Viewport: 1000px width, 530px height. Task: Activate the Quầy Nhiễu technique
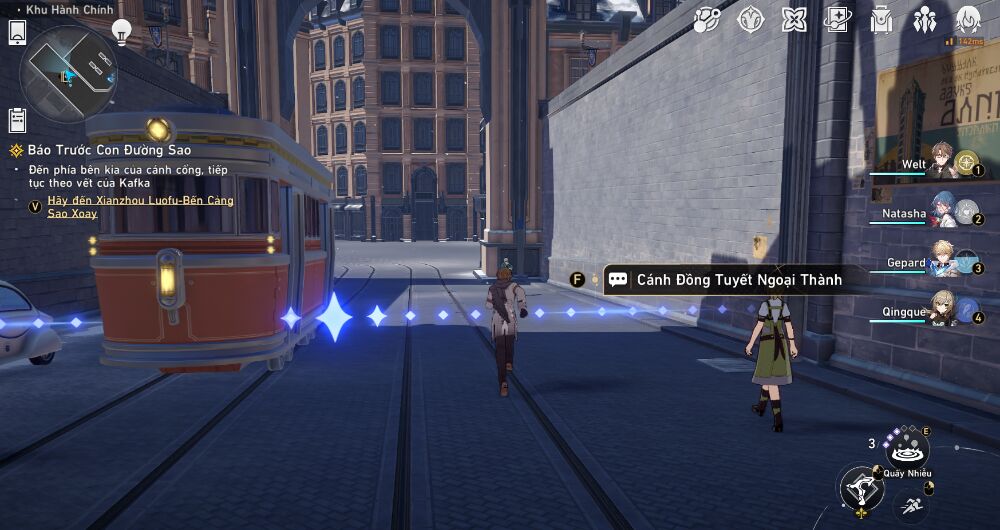tap(908, 447)
